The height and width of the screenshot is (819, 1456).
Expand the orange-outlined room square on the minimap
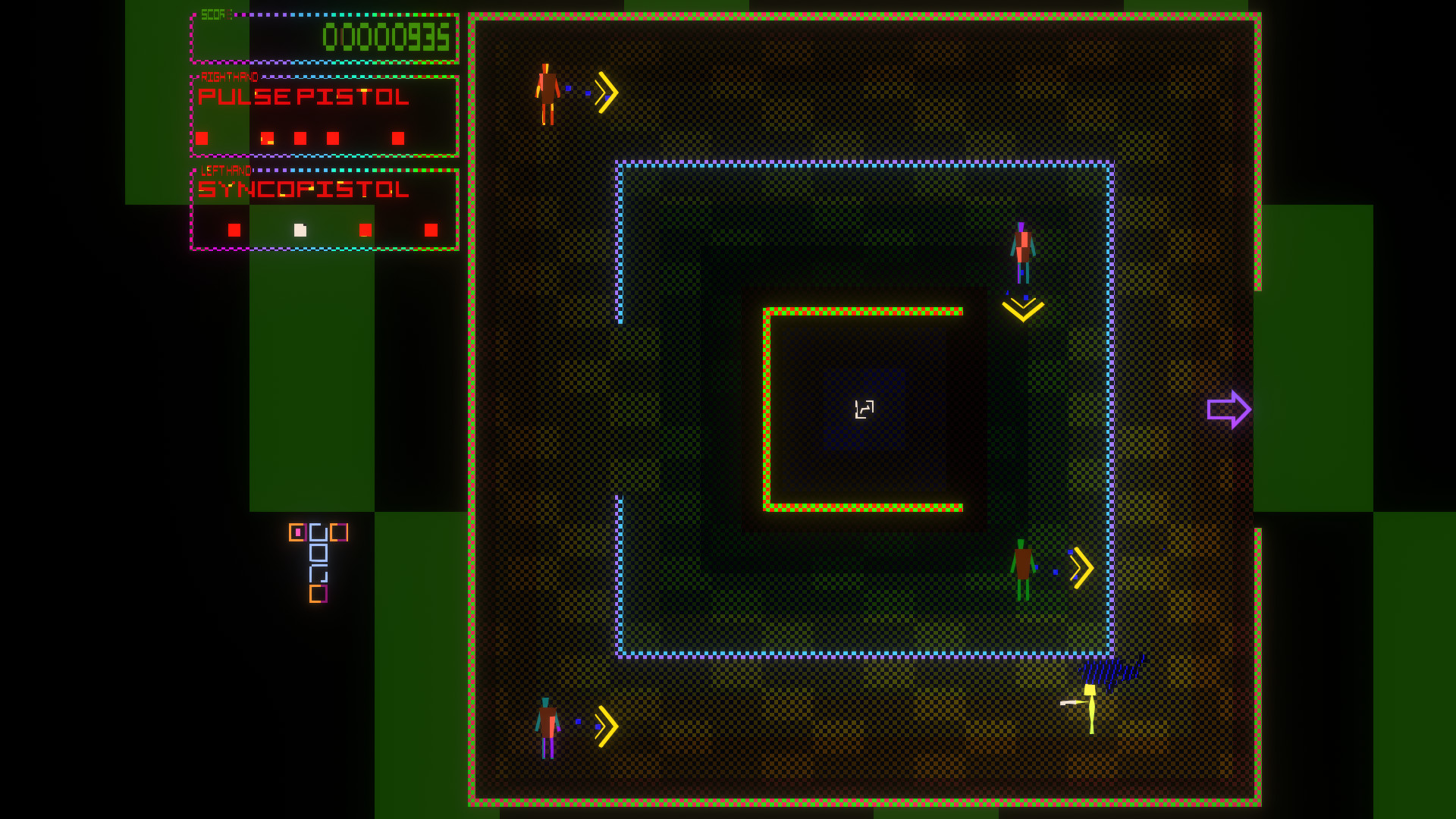[x=297, y=532]
